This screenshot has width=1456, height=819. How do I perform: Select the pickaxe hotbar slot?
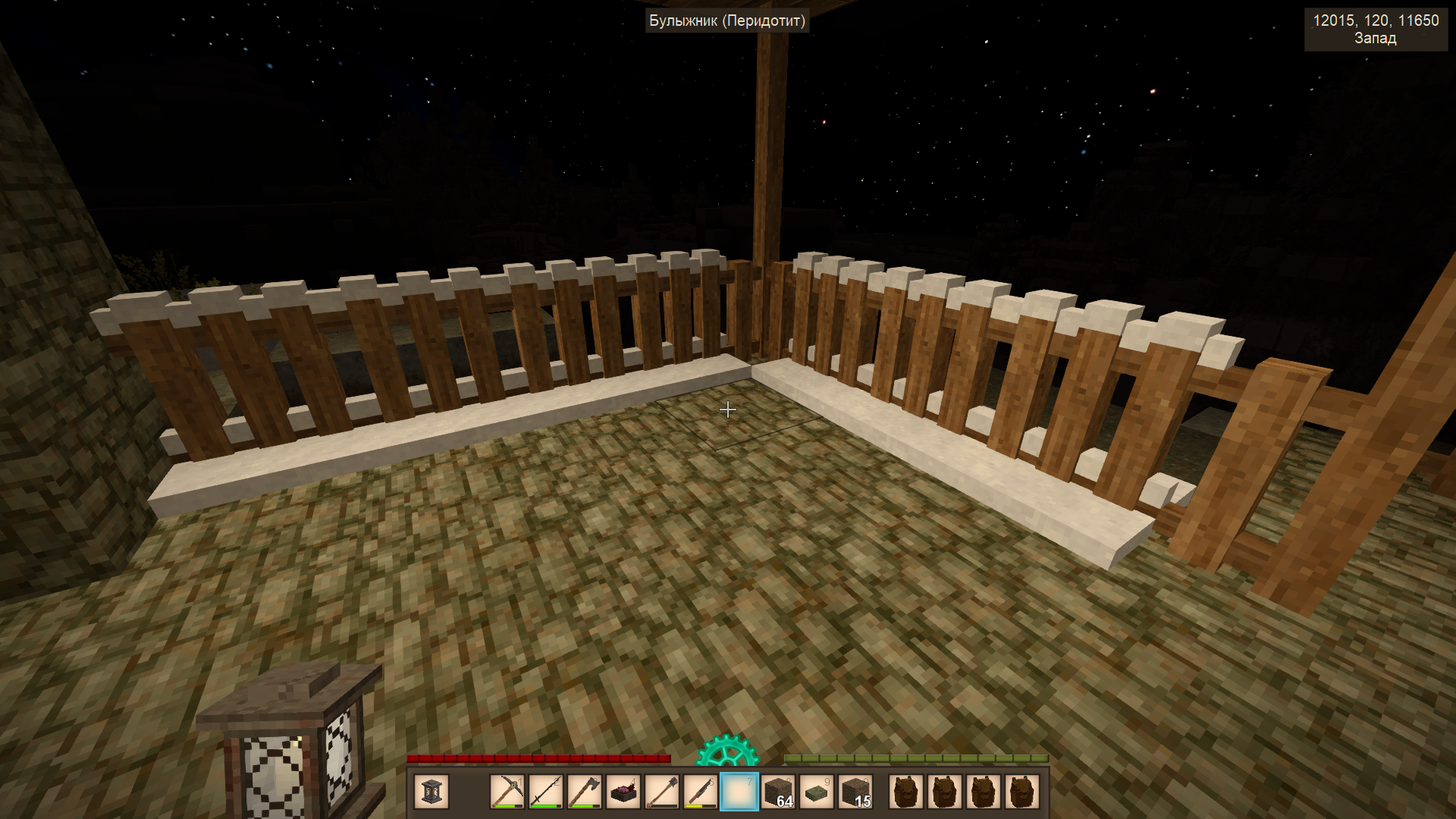pyautogui.click(x=507, y=792)
